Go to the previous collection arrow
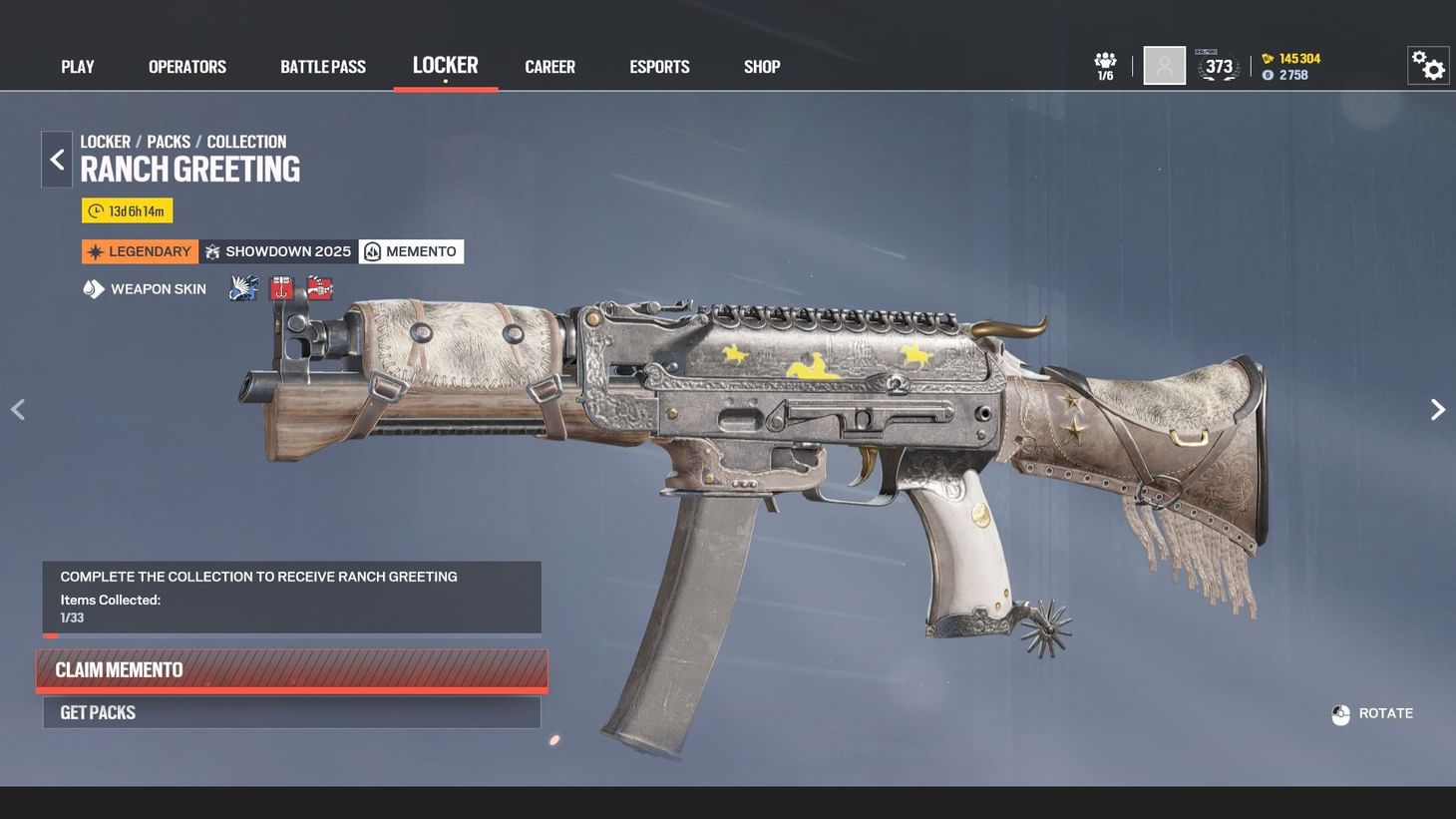 (x=18, y=409)
